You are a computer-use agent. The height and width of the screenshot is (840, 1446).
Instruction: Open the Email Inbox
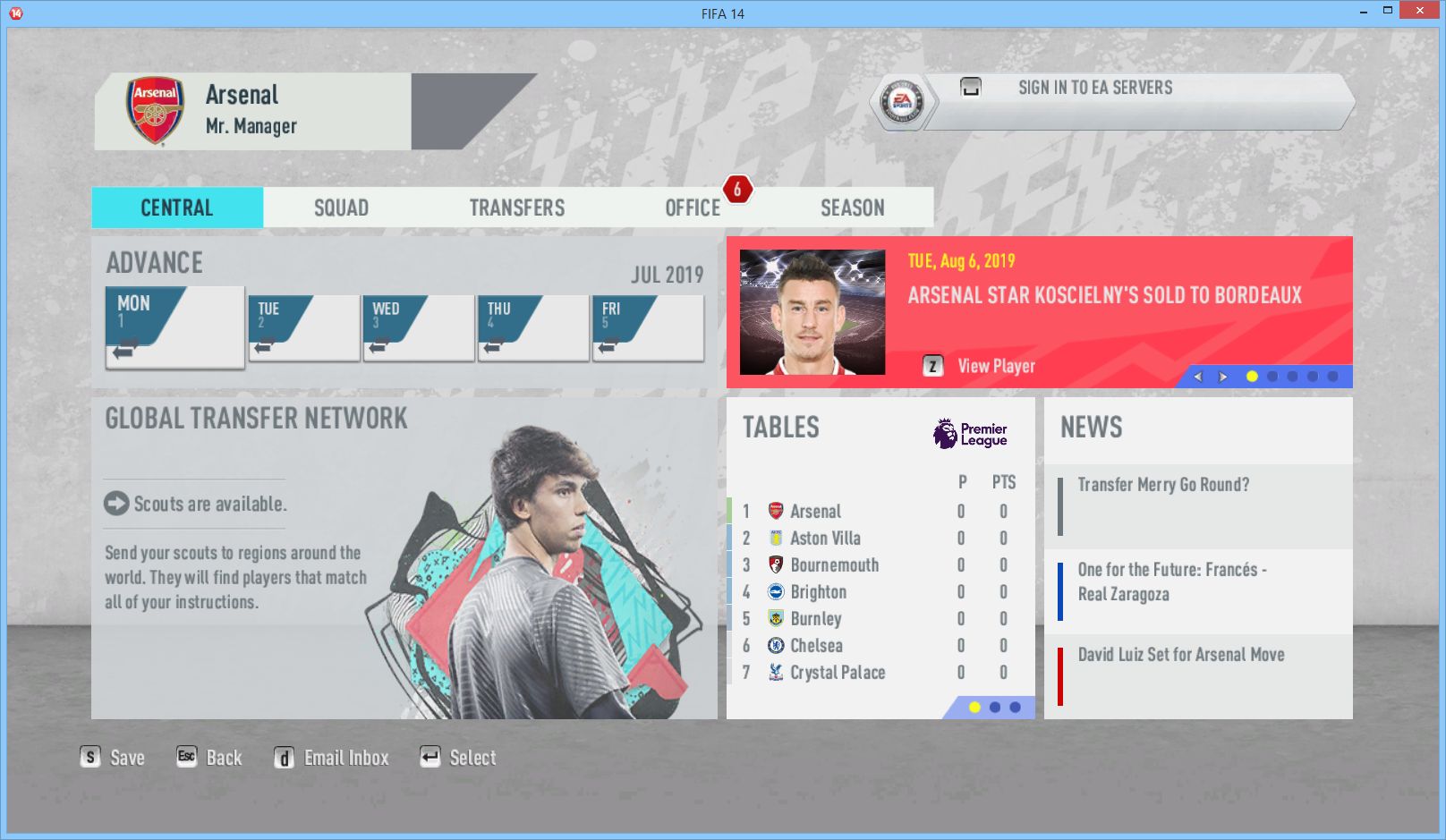pyautogui.click(x=345, y=758)
